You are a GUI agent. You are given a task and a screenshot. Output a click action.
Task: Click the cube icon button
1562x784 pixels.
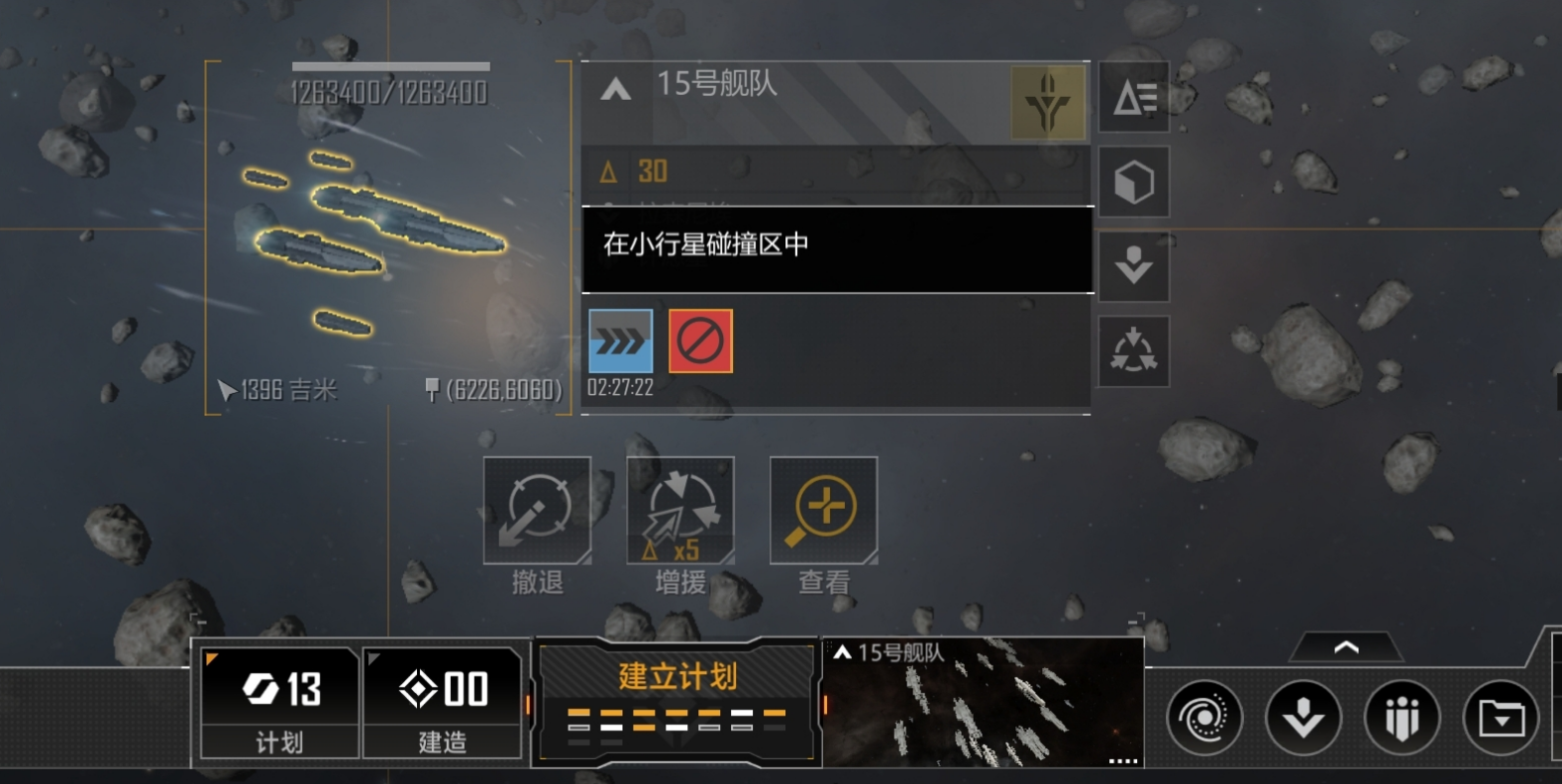(1134, 182)
